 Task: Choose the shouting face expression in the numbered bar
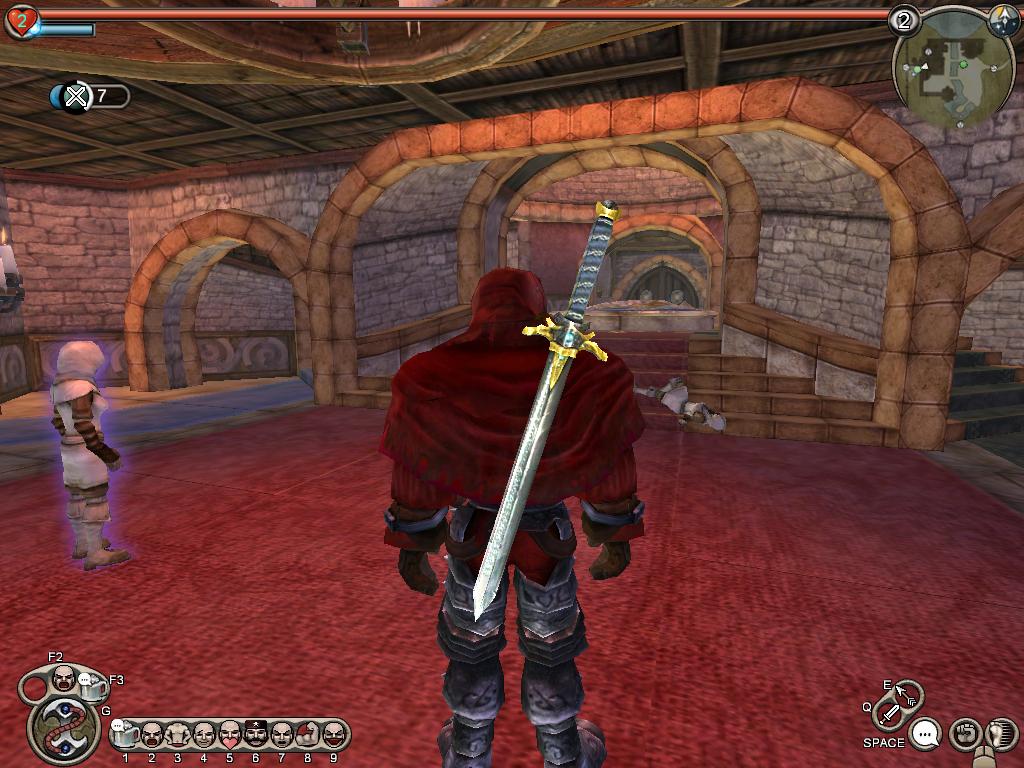tap(152, 735)
